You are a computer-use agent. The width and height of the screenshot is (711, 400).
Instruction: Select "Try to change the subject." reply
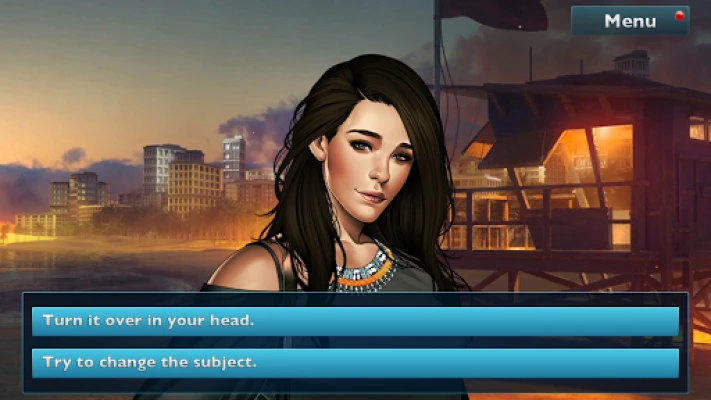(x=355, y=362)
